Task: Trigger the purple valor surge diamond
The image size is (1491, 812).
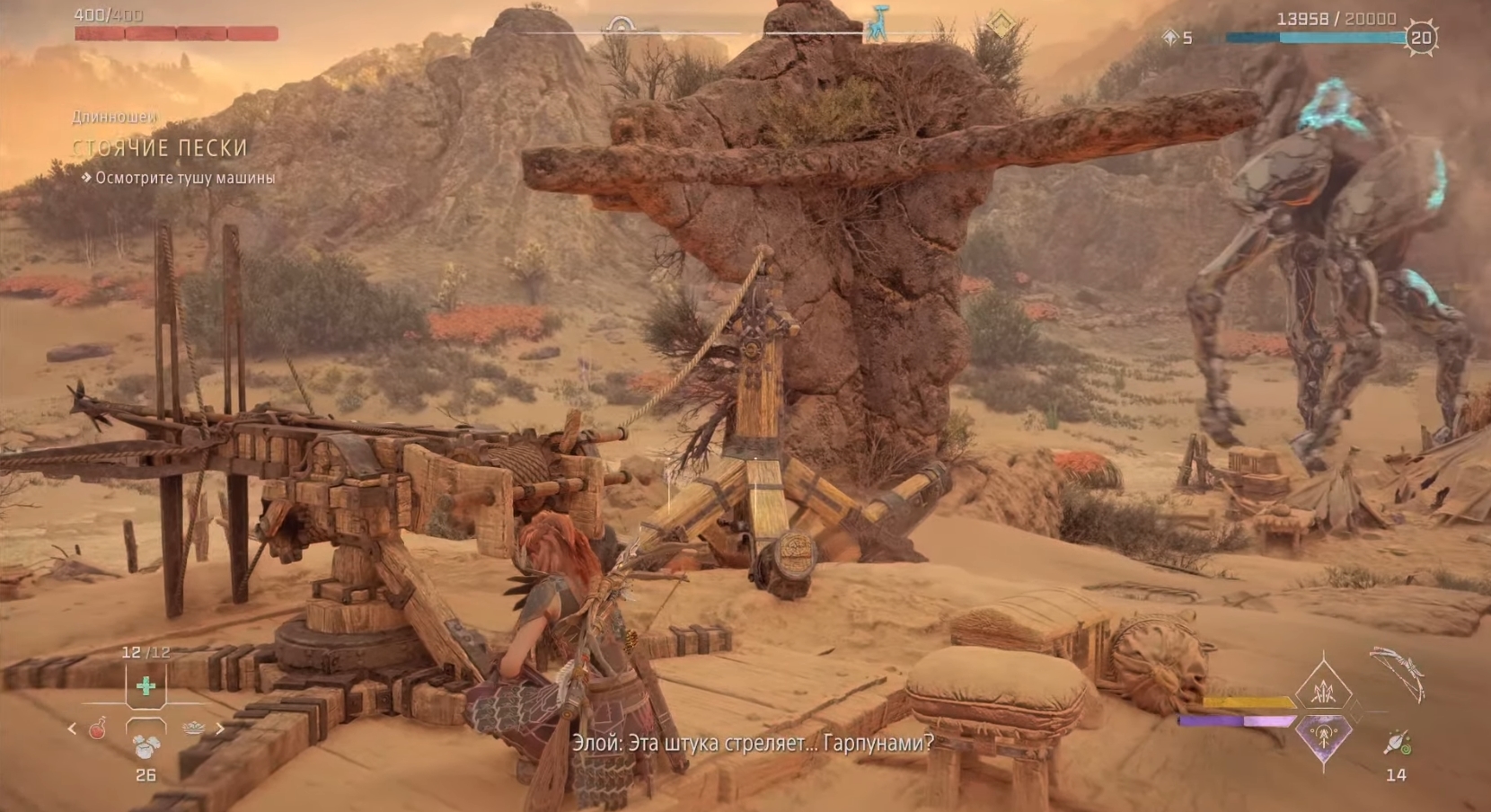Action: tap(1323, 737)
